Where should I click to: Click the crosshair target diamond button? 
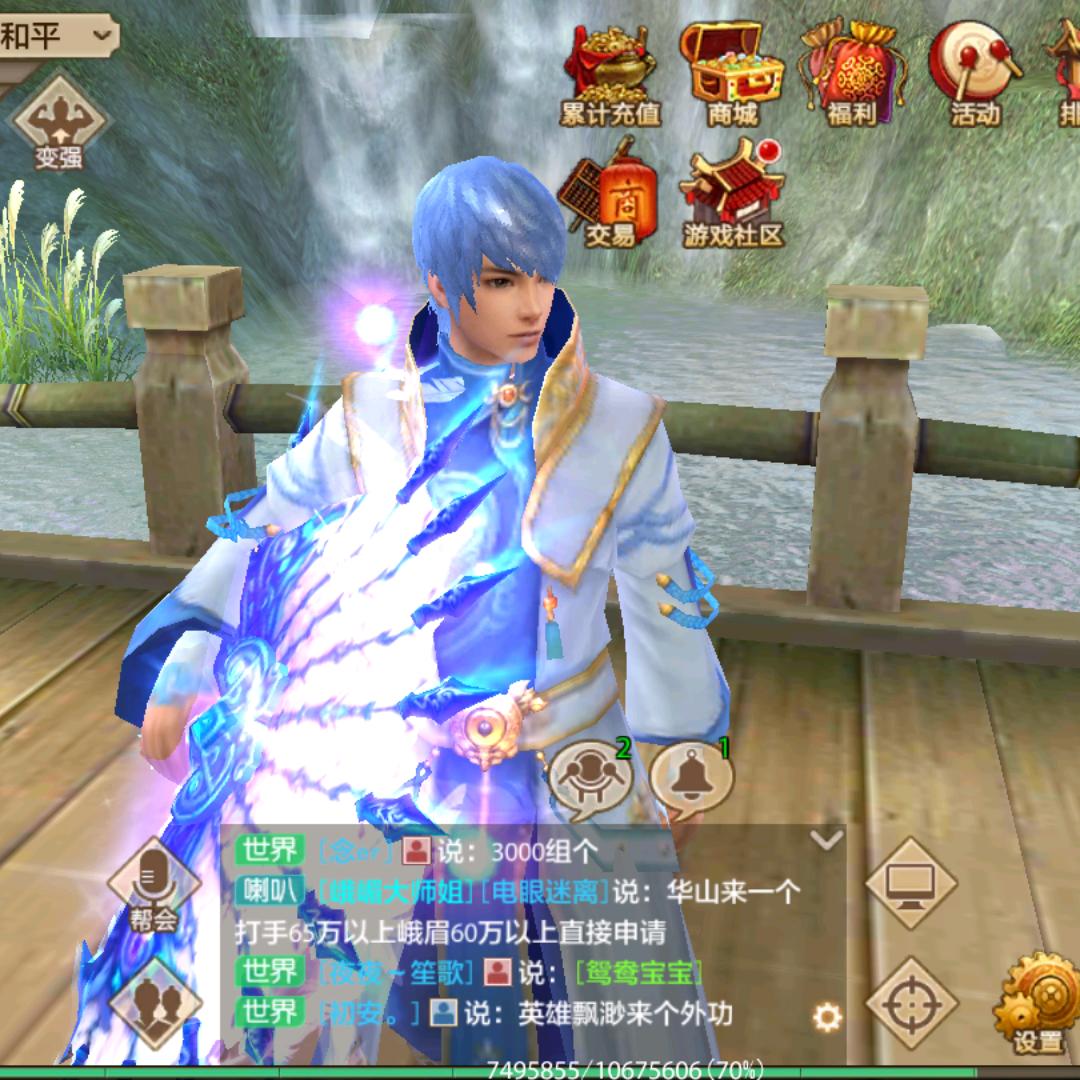910,1002
